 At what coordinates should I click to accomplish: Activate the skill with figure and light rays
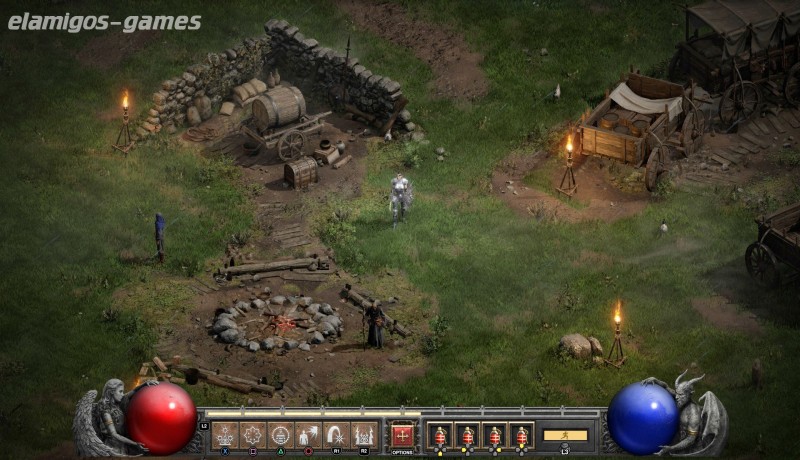coord(308,435)
